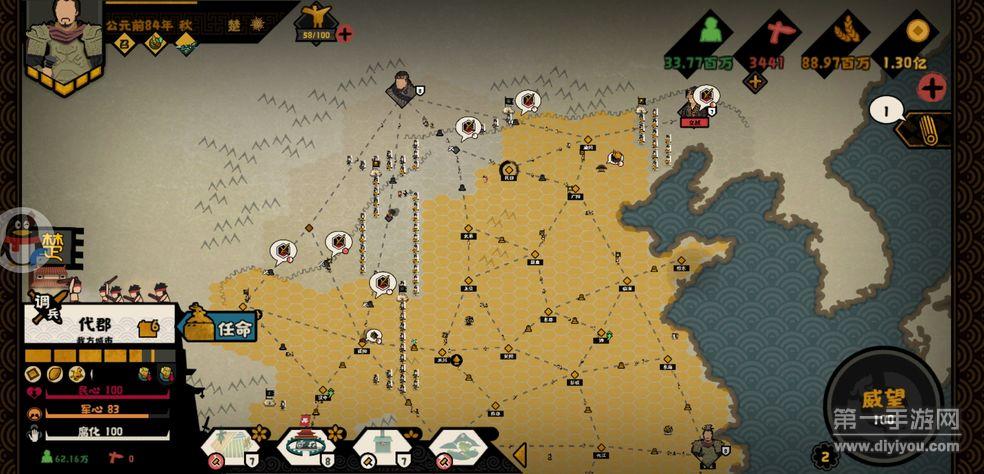This screenshot has width=984, height=474.
Task: Click the population resource icon
Action: point(710,33)
